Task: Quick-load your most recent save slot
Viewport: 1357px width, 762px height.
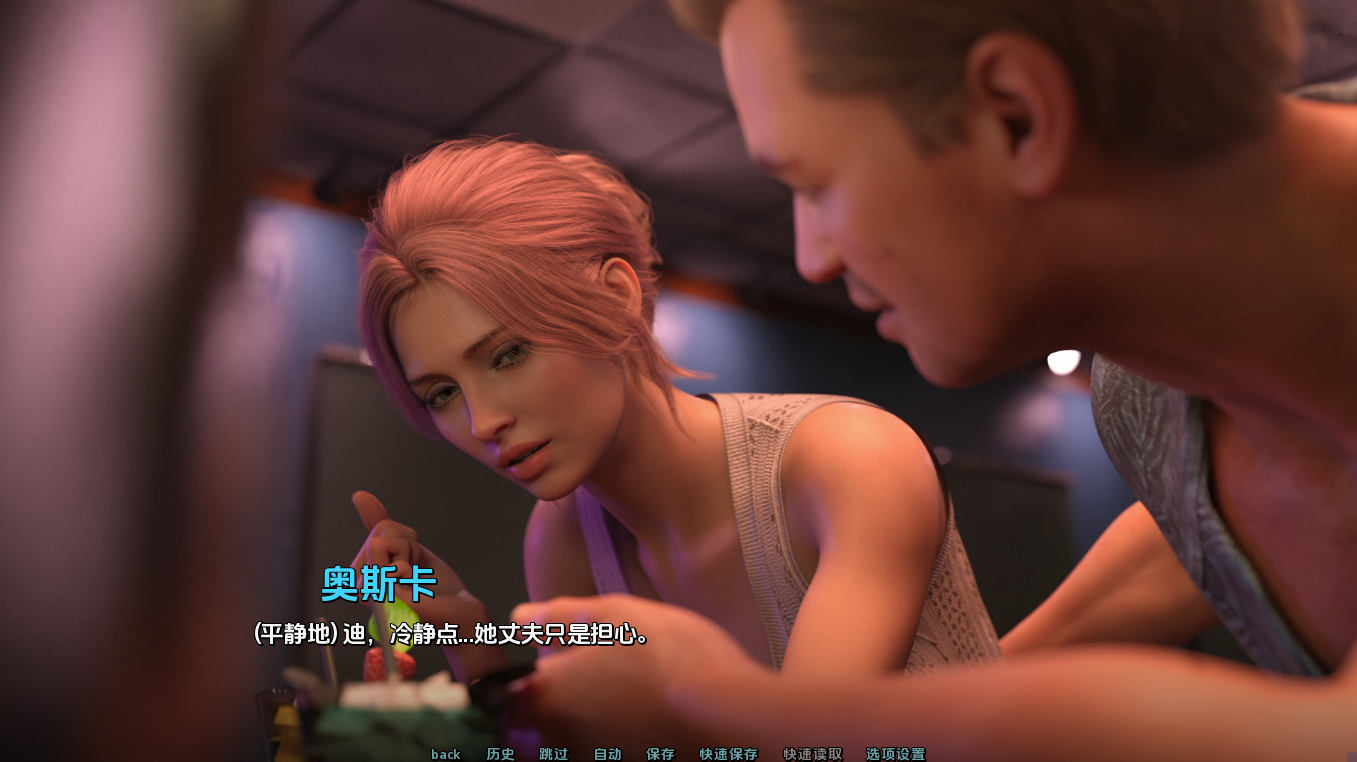Action: point(811,754)
